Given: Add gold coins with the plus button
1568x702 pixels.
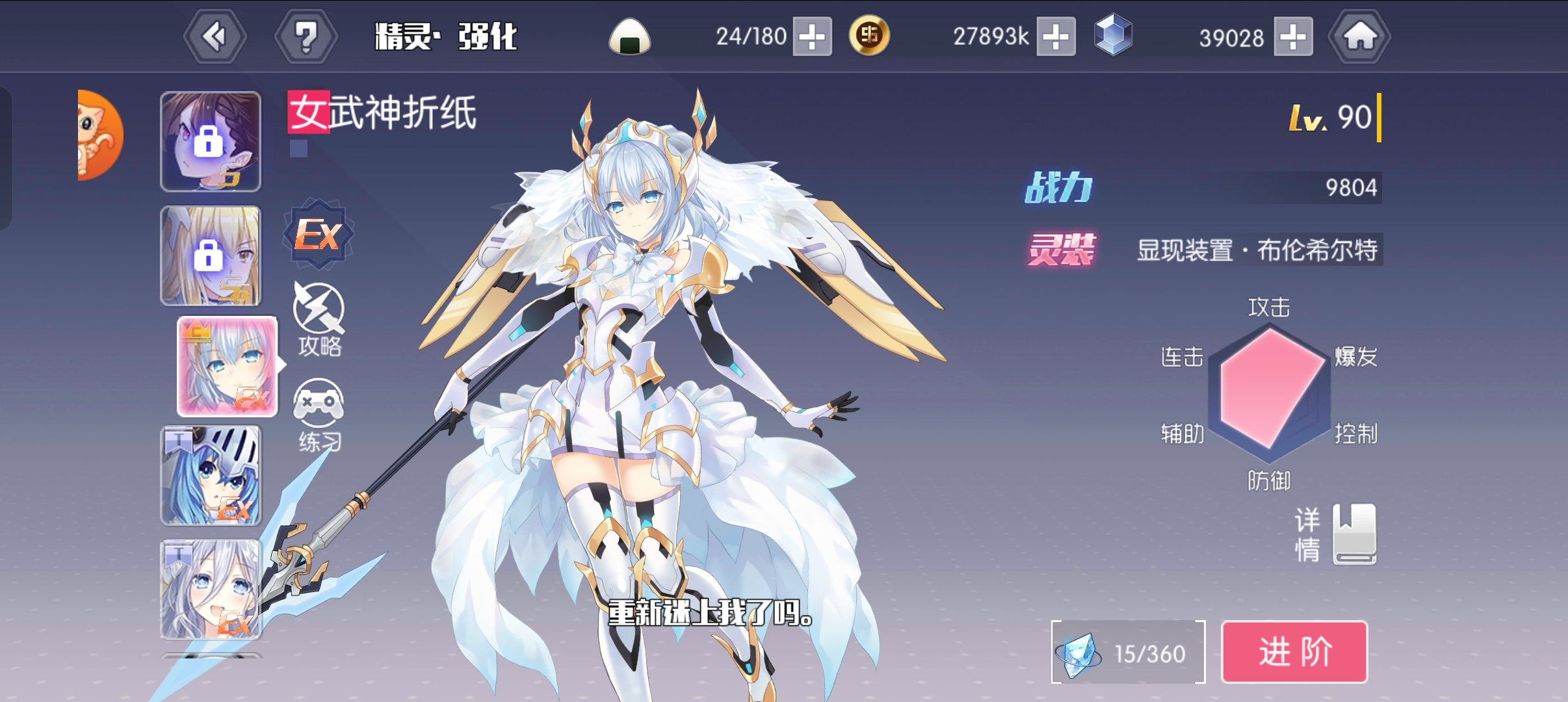Looking at the screenshot, I should point(1056,36).
